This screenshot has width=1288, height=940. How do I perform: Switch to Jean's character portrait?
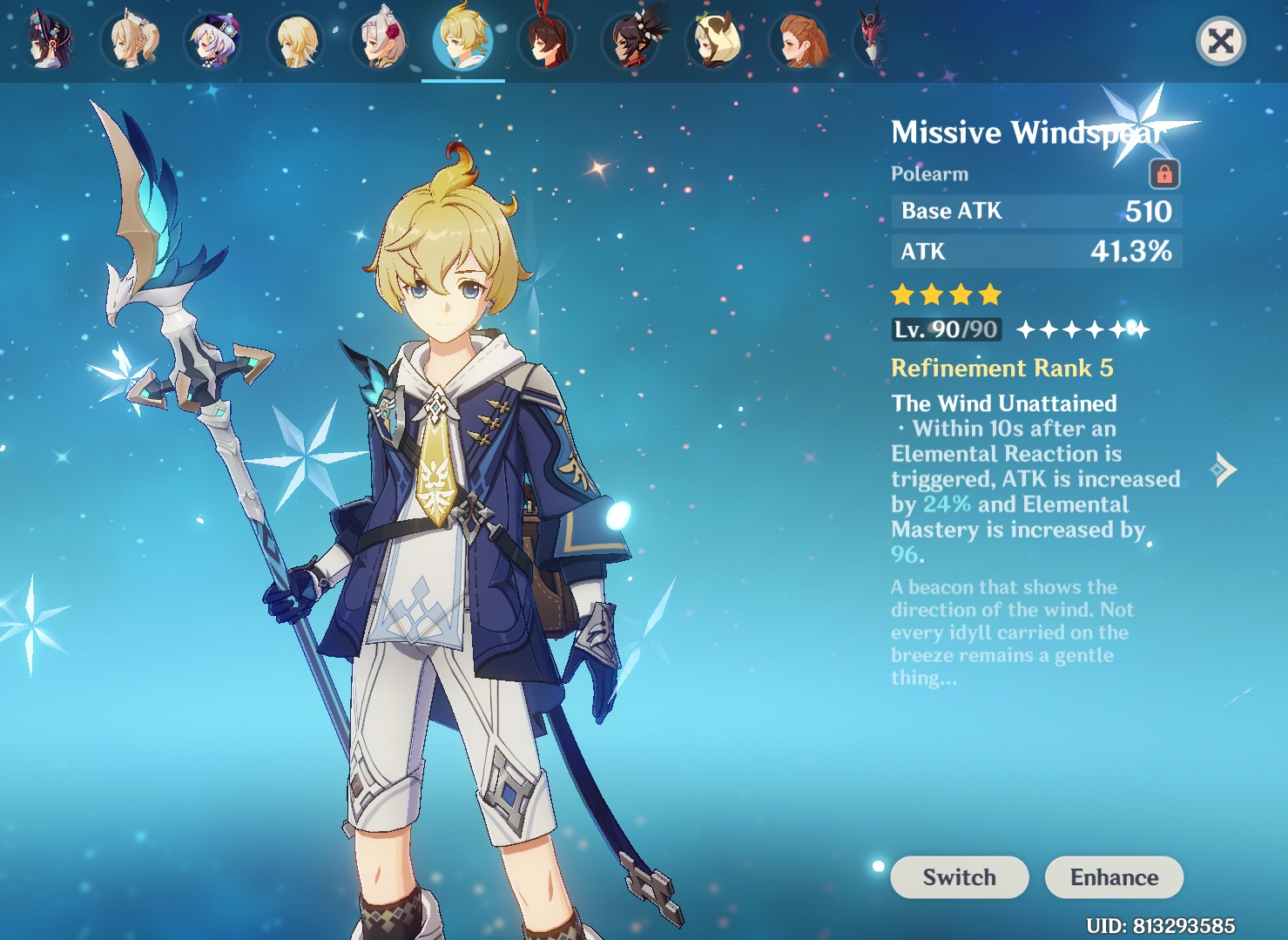tap(131, 41)
